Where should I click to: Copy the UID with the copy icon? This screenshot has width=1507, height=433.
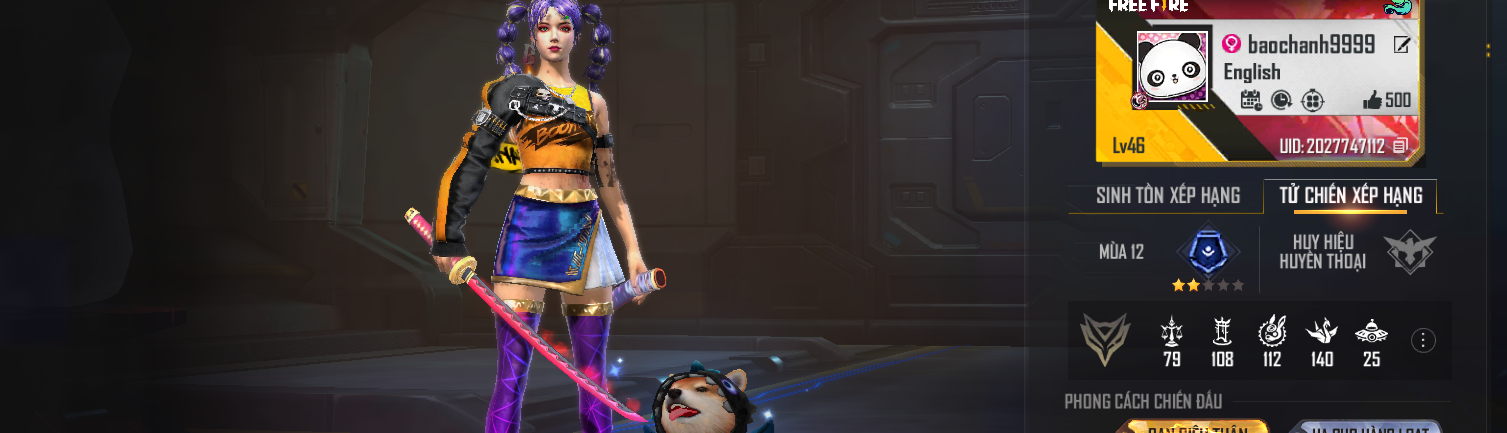coord(1400,147)
